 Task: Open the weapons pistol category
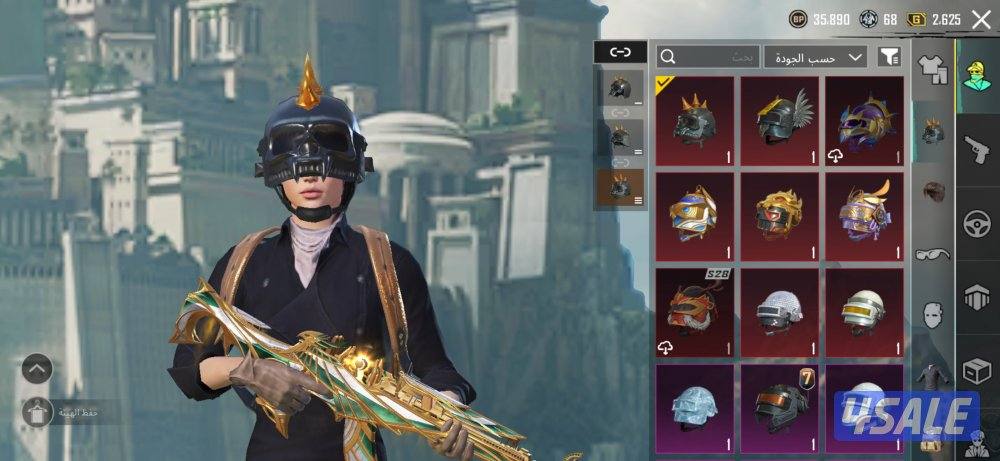point(977,151)
